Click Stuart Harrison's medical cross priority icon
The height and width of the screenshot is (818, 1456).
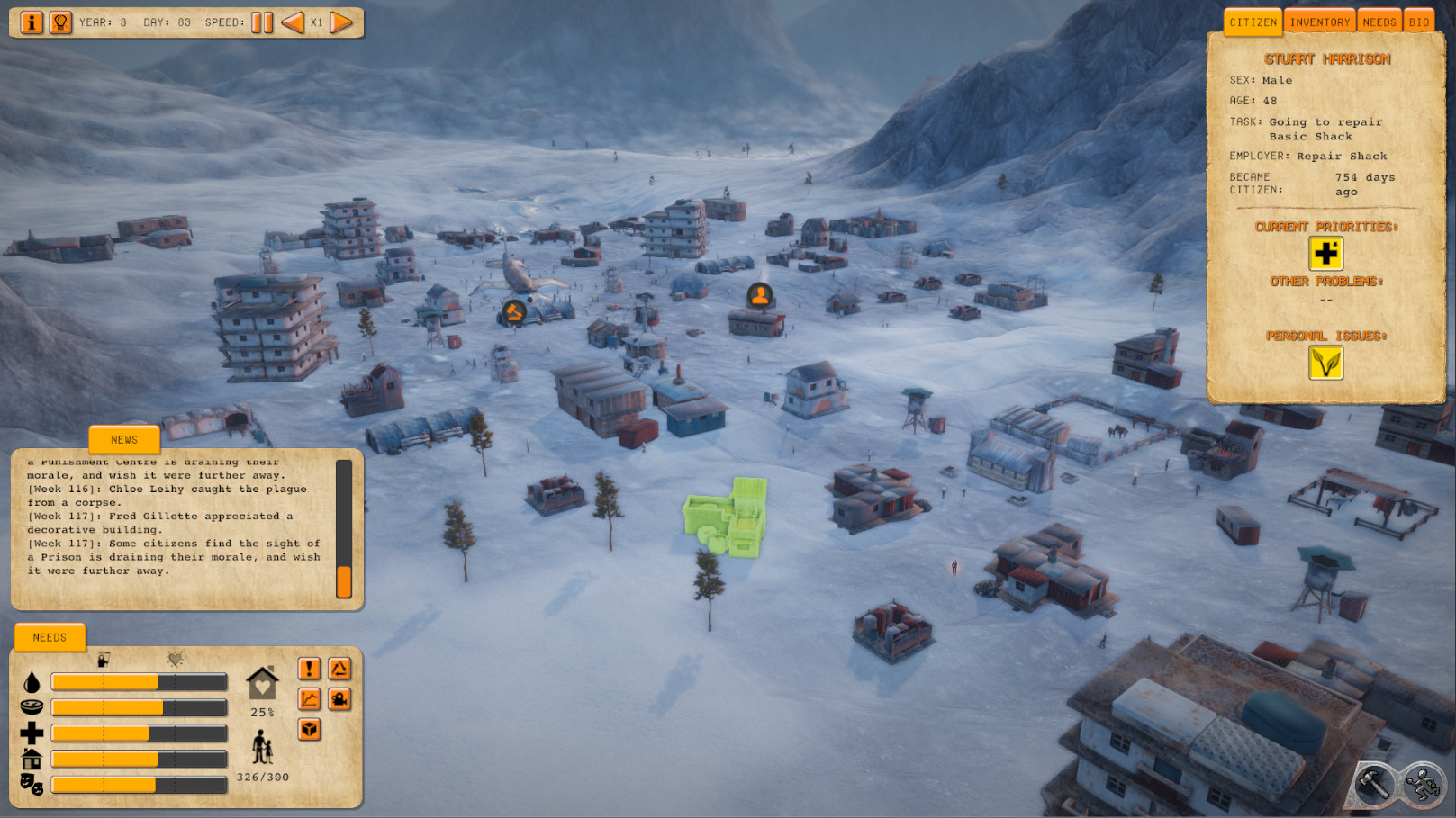pyautogui.click(x=1325, y=255)
